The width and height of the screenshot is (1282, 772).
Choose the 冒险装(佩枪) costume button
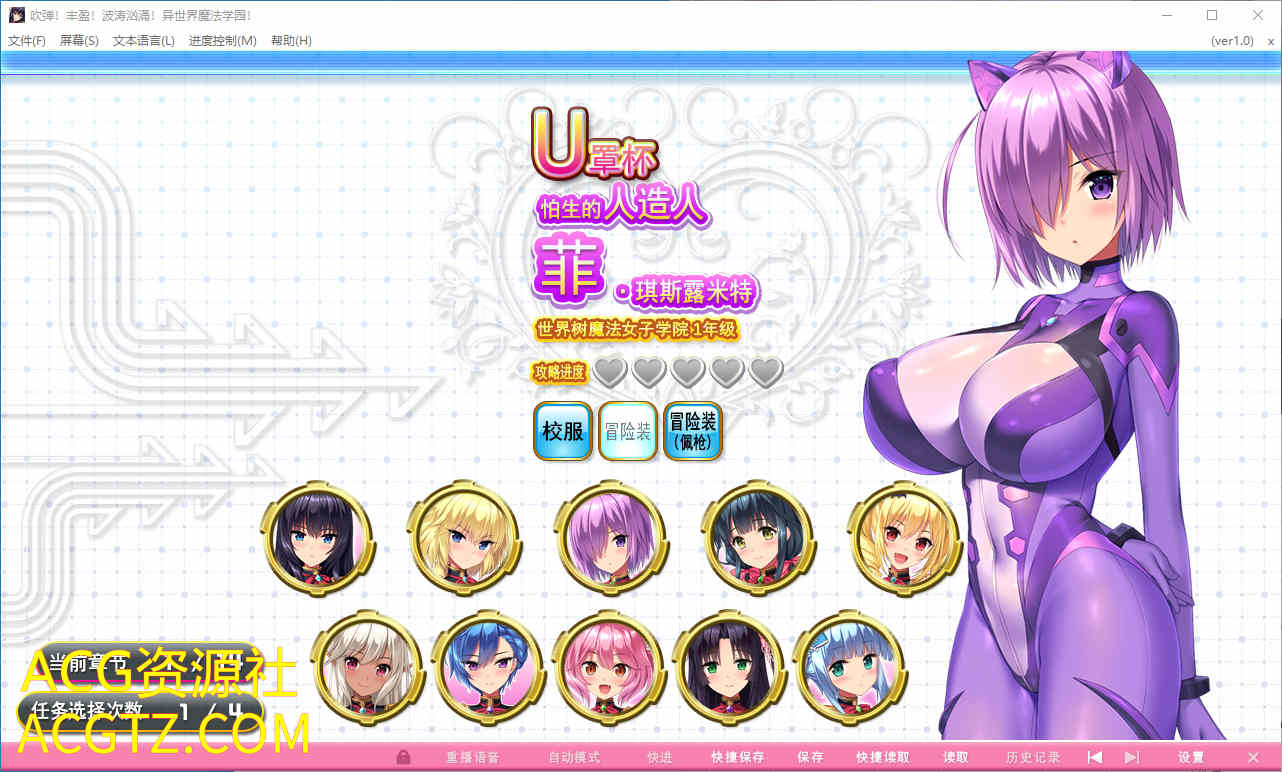point(693,431)
